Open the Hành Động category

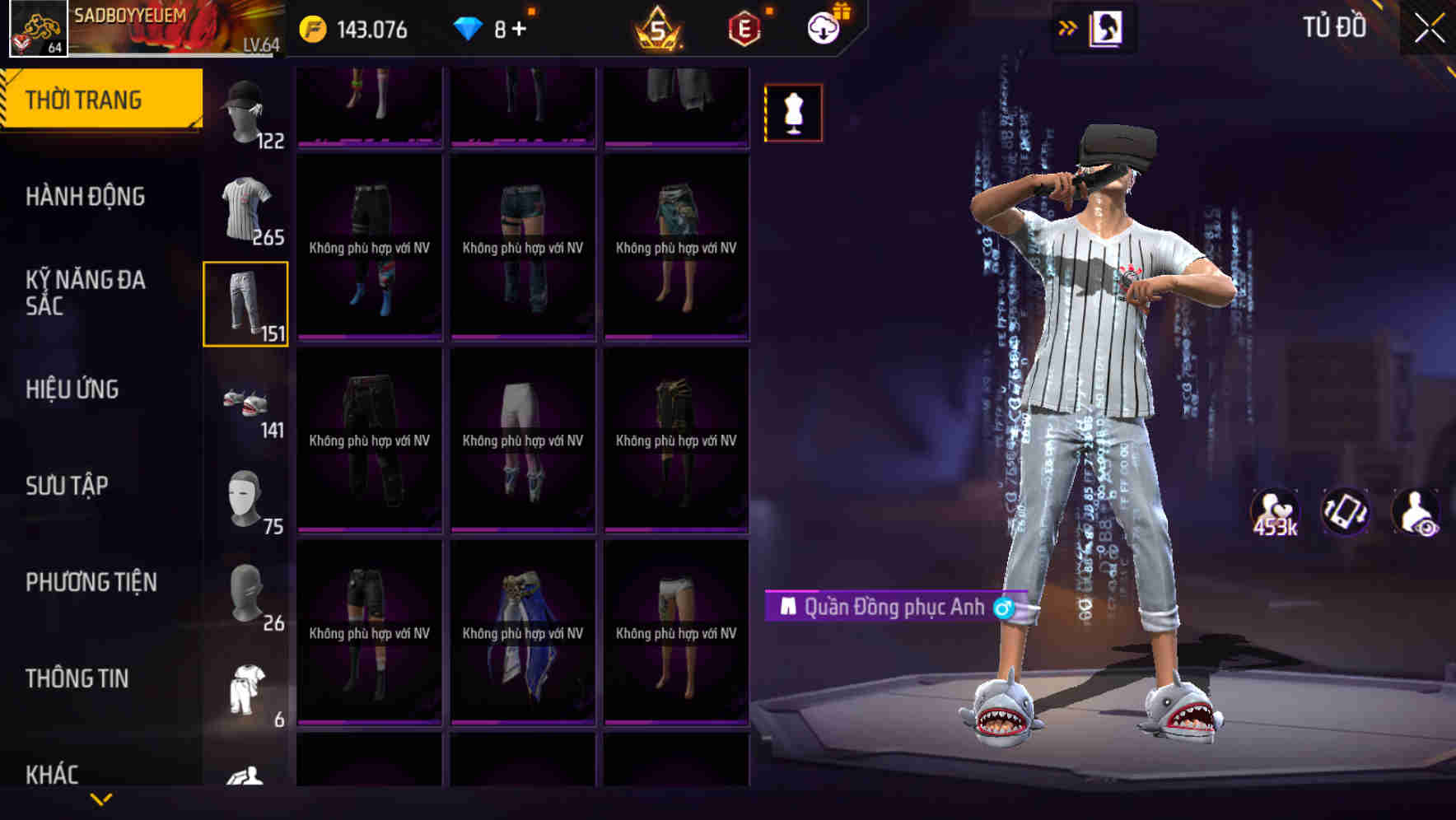click(85, 198)
